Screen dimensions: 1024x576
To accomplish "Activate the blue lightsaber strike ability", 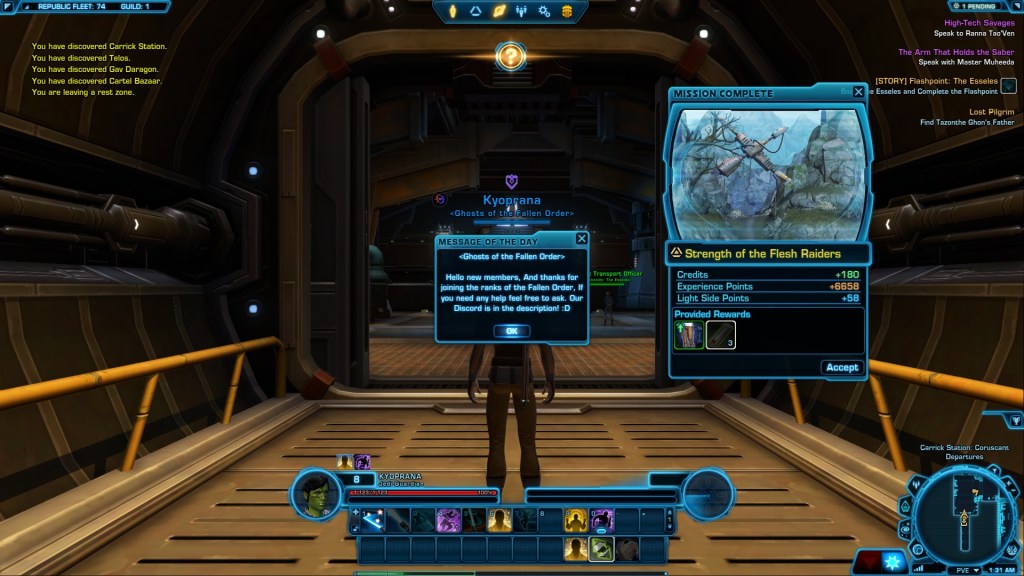I will (x=373, y=520).
